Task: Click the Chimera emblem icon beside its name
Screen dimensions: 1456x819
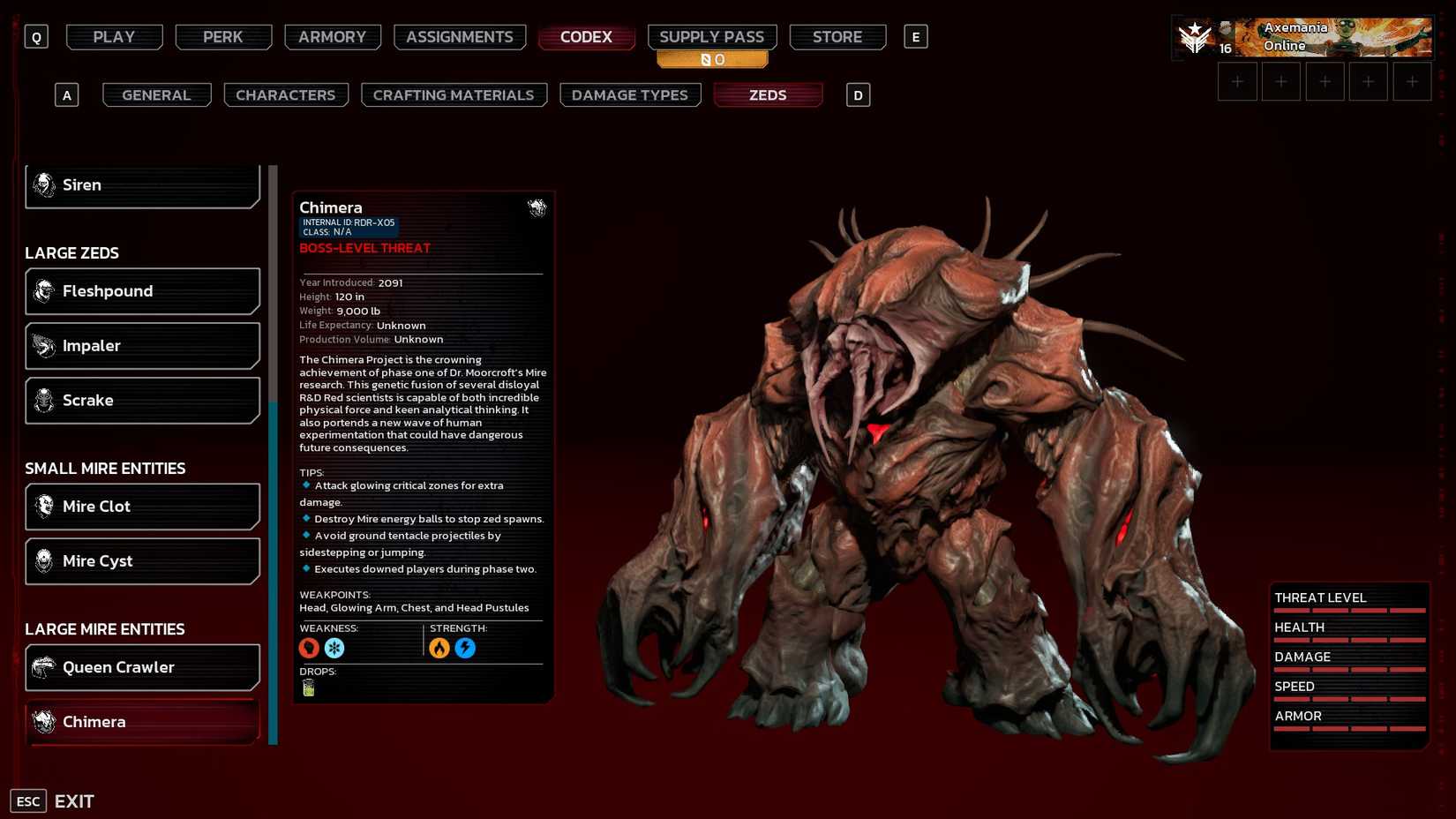Action: tap(537, 208)
